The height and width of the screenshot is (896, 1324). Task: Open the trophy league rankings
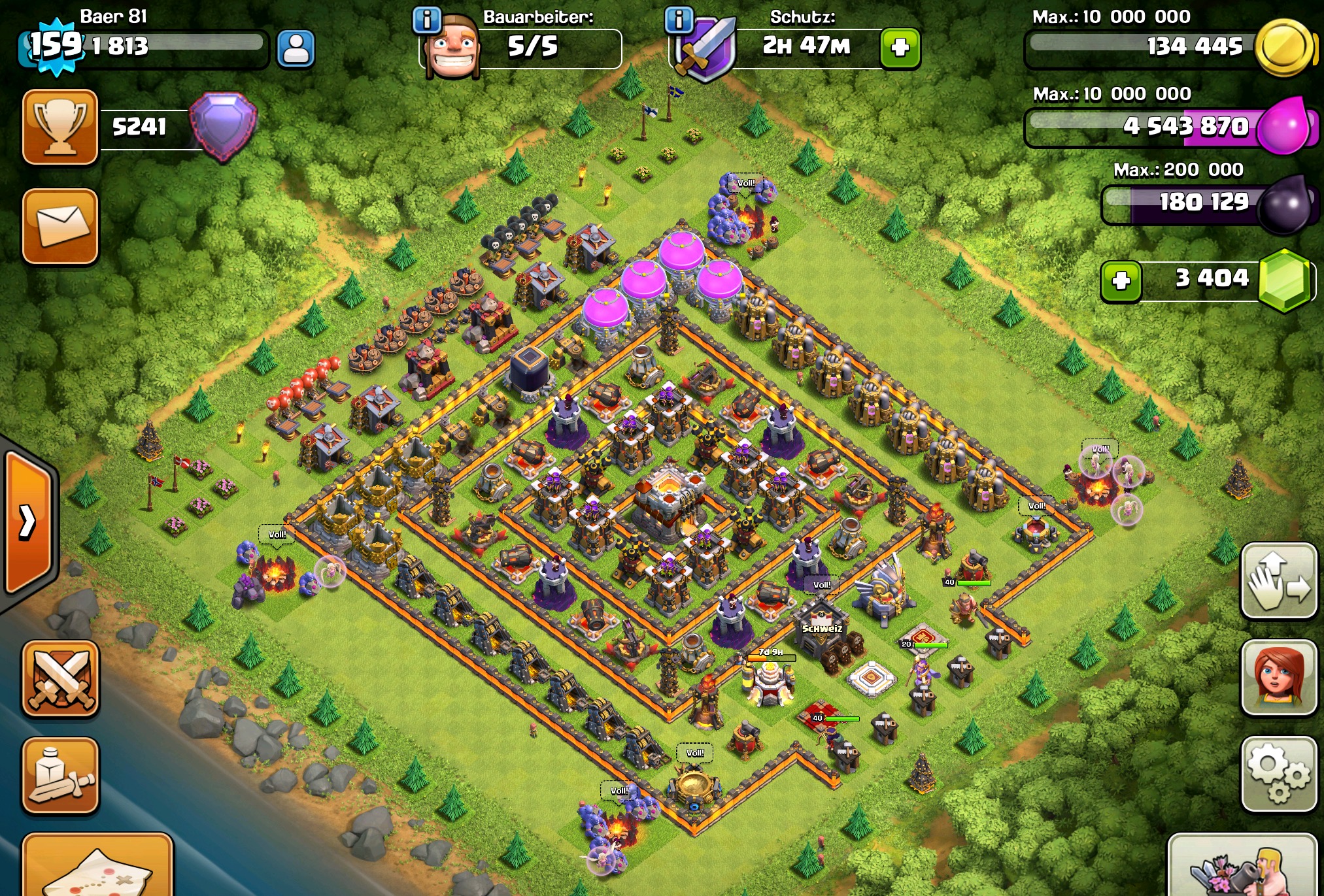click(60, 127)
